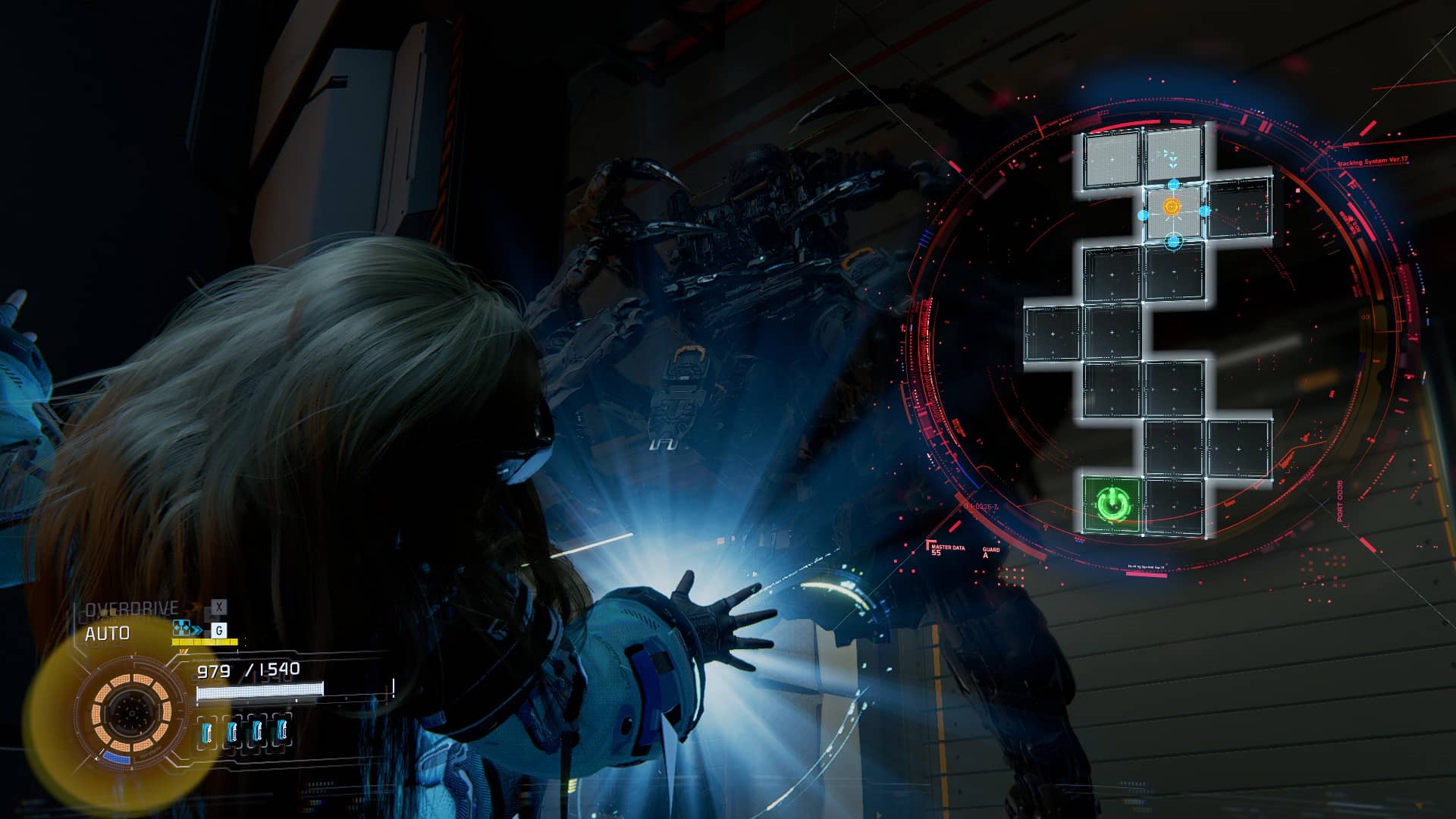The image size is (1456, 819).
Task: Click the blue node under the orange cursor
Action: (x=1173, y=242)
